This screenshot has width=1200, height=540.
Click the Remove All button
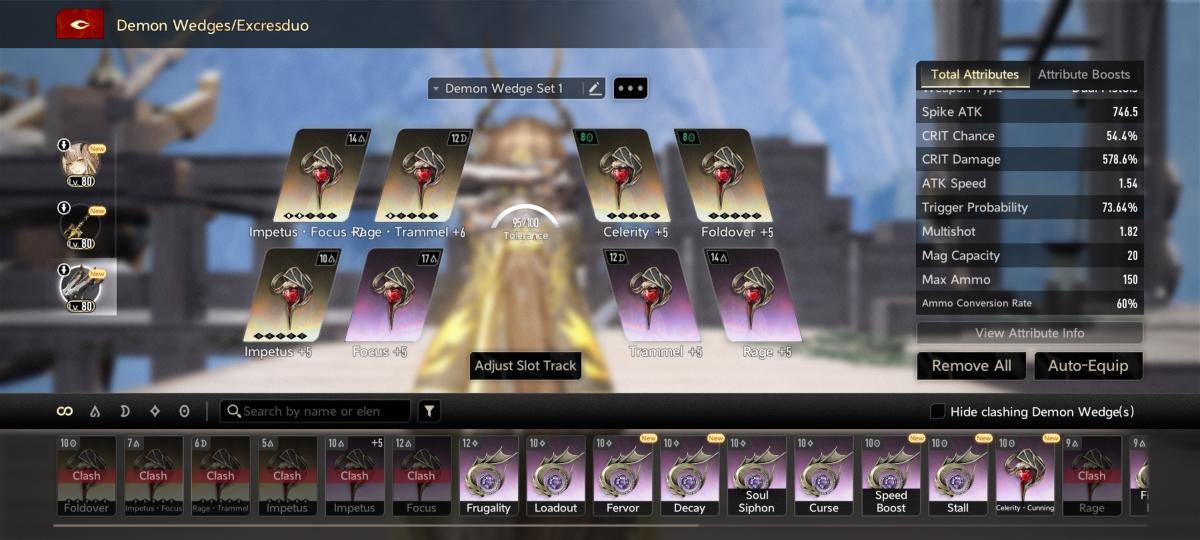pos(971,366)
